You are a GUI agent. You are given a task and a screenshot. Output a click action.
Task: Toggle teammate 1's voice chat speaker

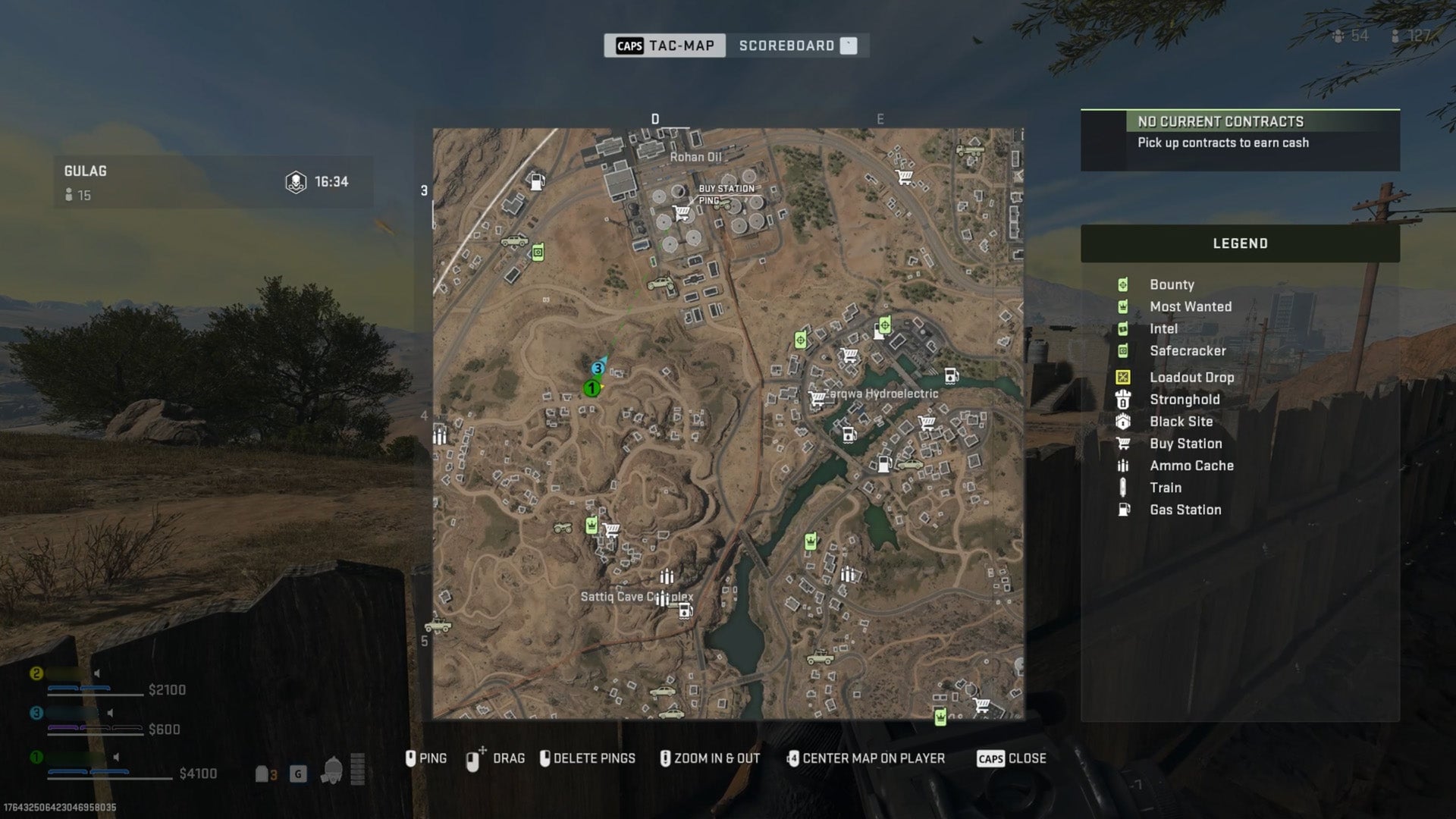coord(115,758)
